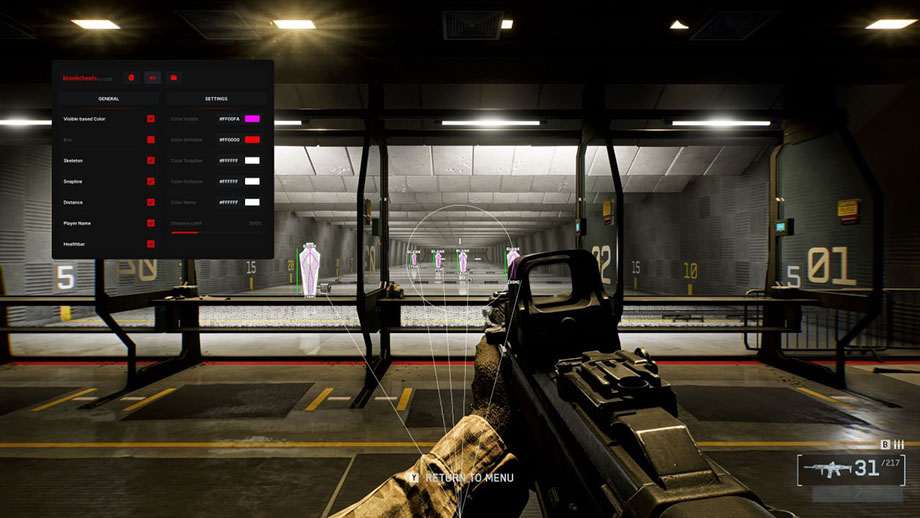920x518 pixels.
Task: Select the #FF00FA hex code field
Action: click(229, 119)
